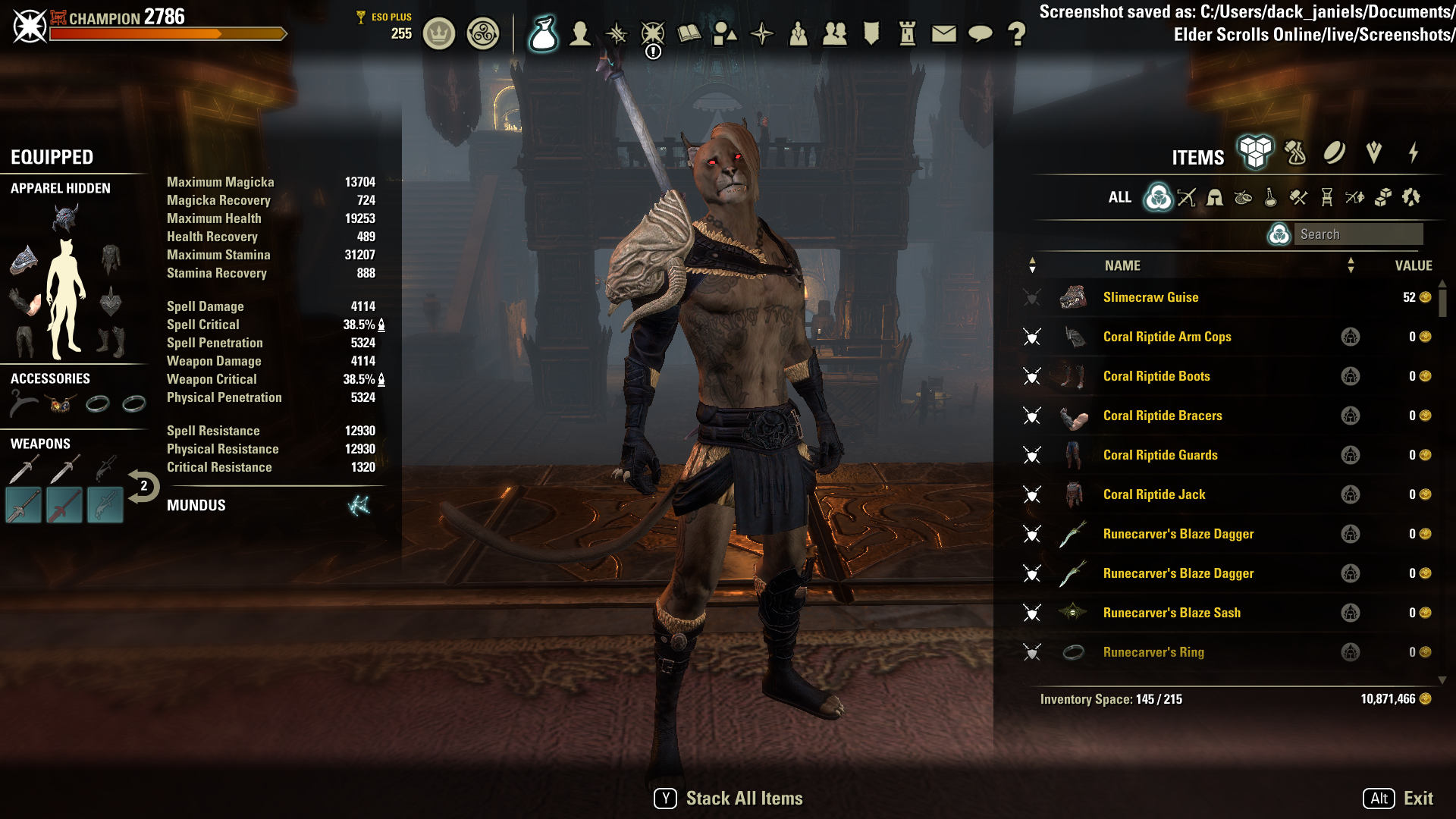The height and width of the screenshot is (819, 1456).
Task: Swap weapon set with arrow button
Action: click(143, 486)
